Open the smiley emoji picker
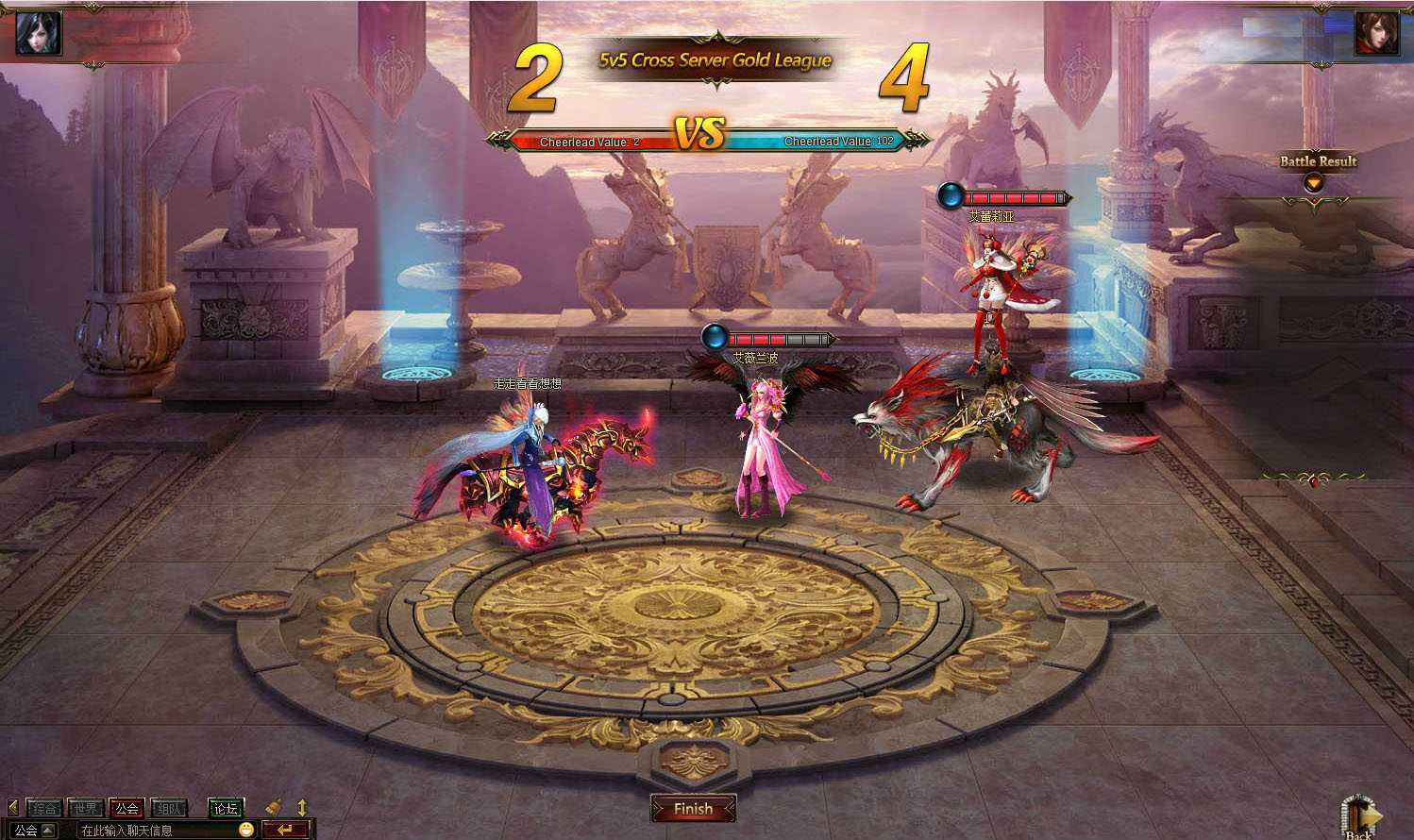Image resolution: width=1414 pixels, height=840 pixels. pyautogui.click(x=246, y=830)
